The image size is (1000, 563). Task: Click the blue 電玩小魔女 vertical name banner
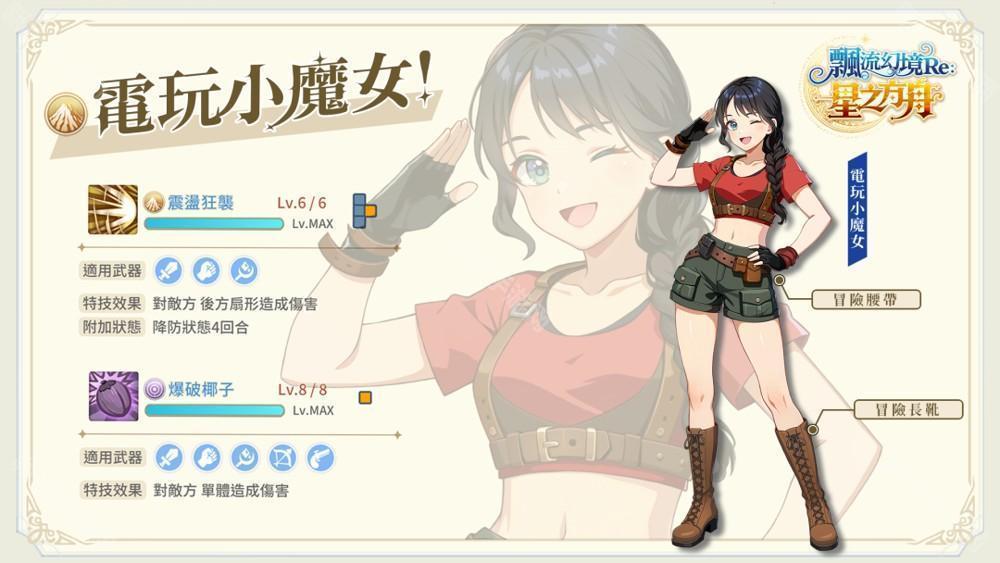point(857,210)
